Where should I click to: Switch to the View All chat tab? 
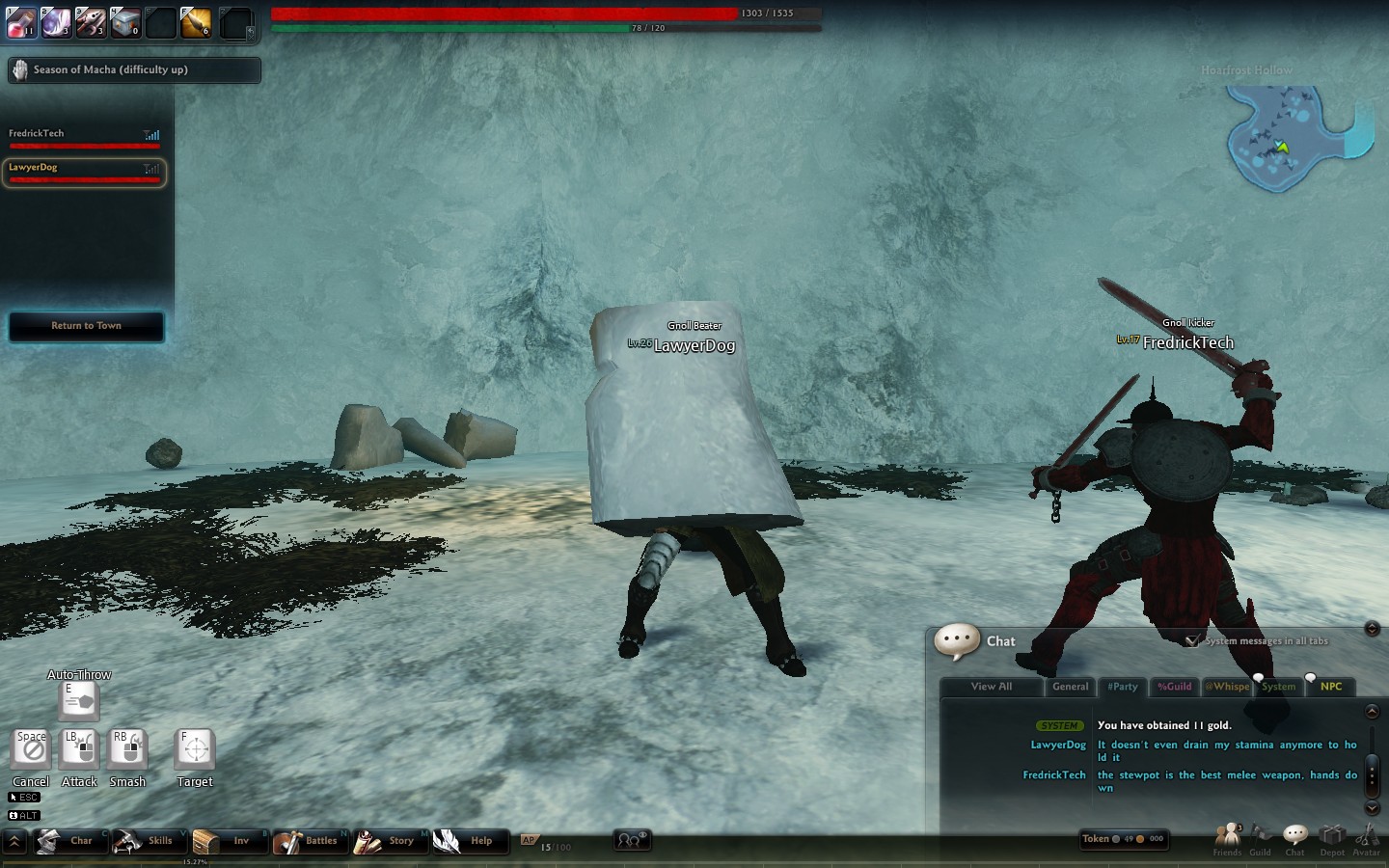991,687
